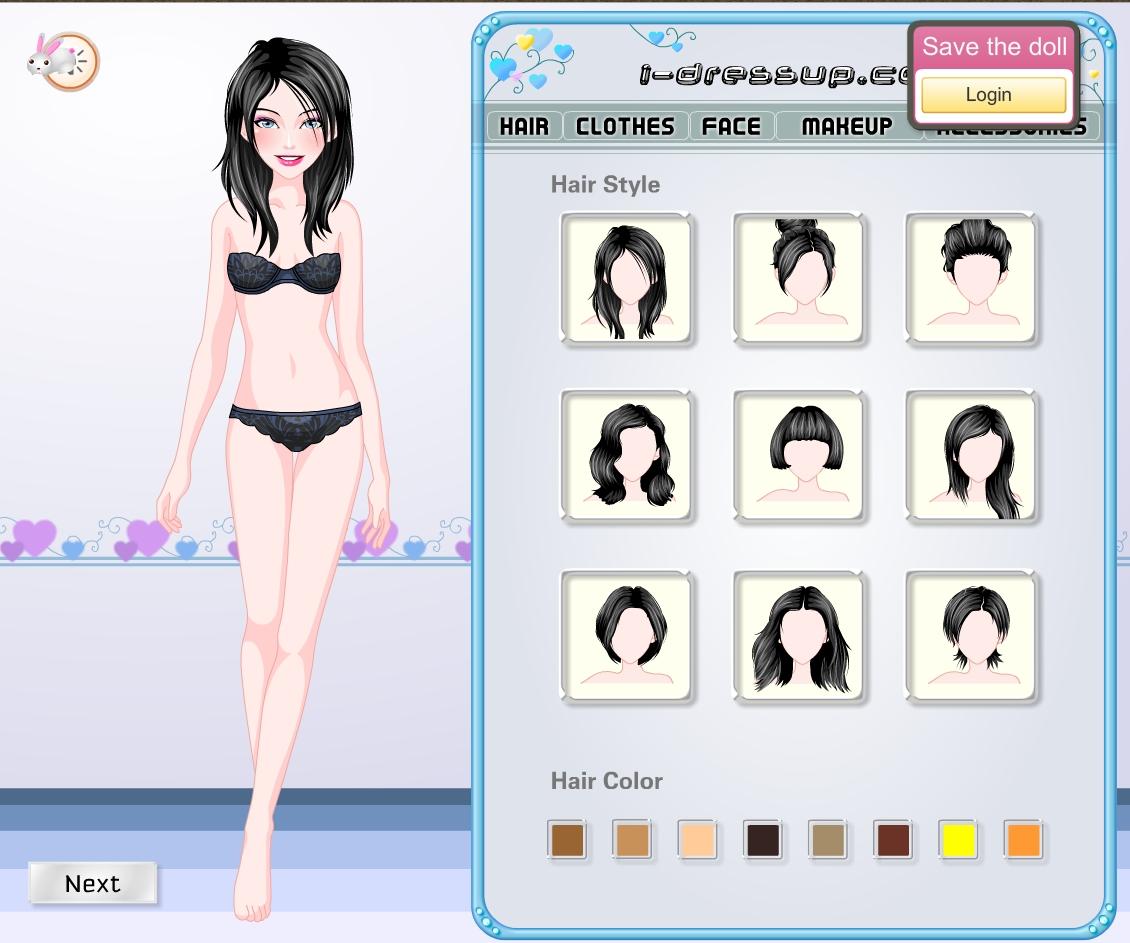1130x943 pixels.
Task: Pick the pale blonde peach hair color
Action: click(x=697, y=840)
